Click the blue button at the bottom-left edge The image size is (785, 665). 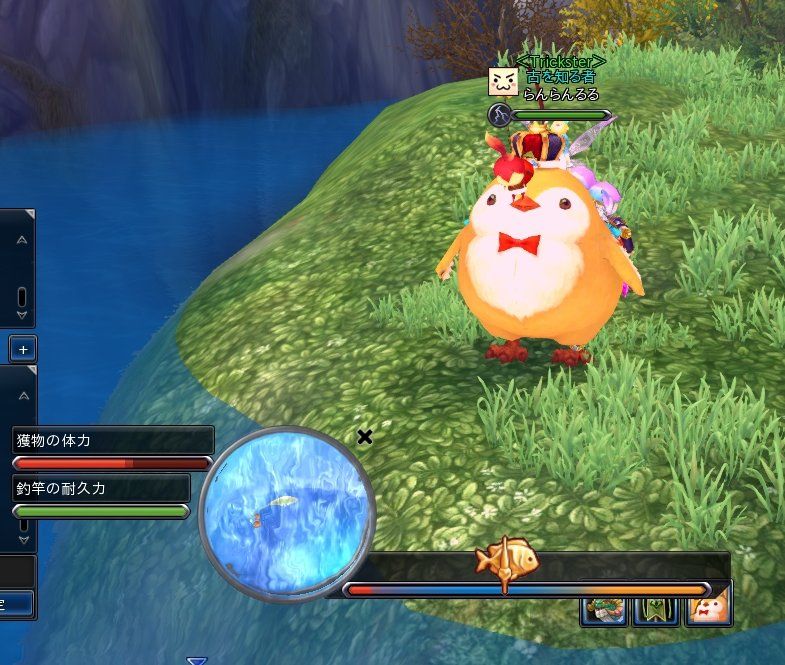15,603
